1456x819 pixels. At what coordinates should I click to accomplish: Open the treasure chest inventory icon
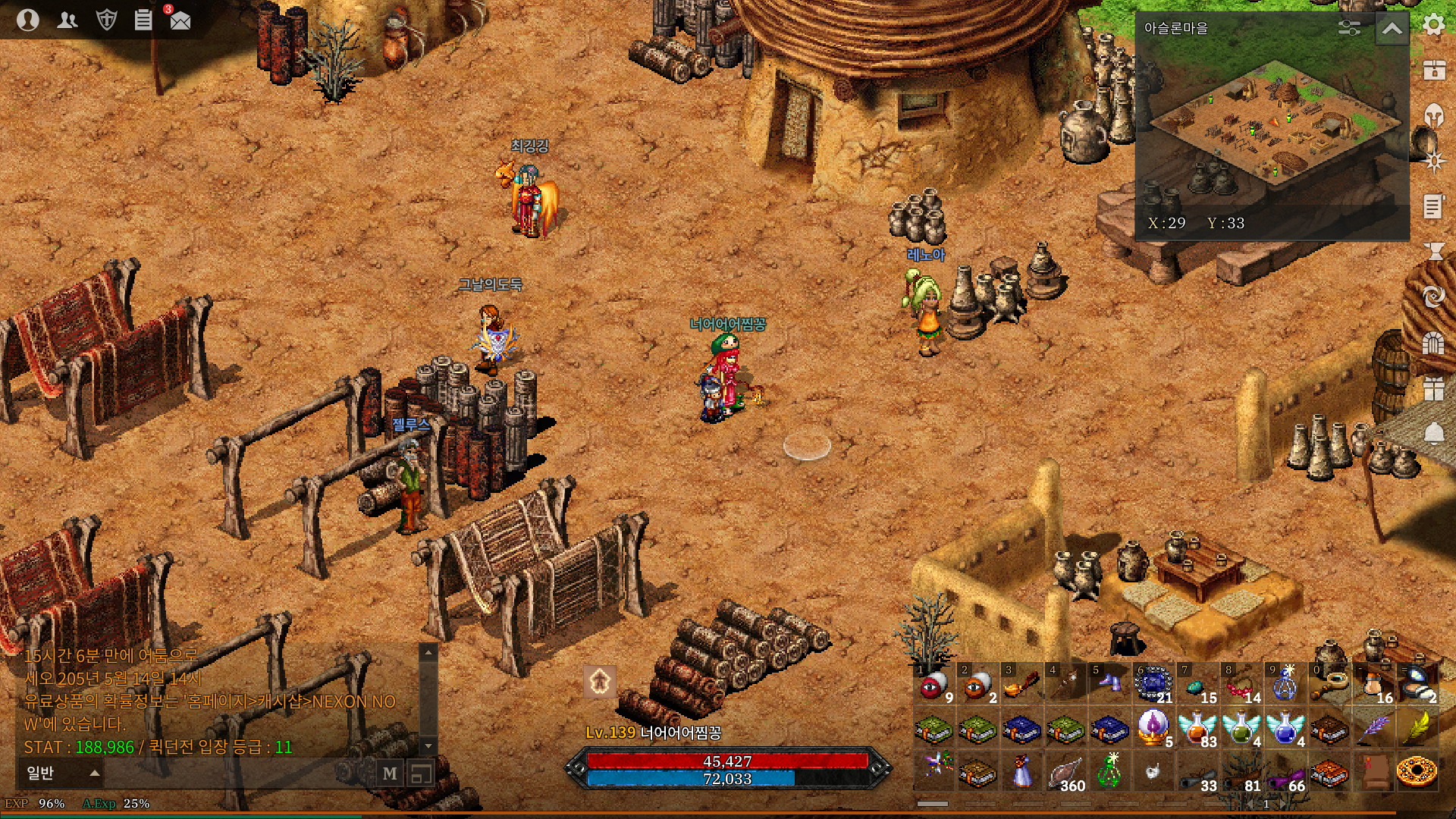click(1433, 70)
